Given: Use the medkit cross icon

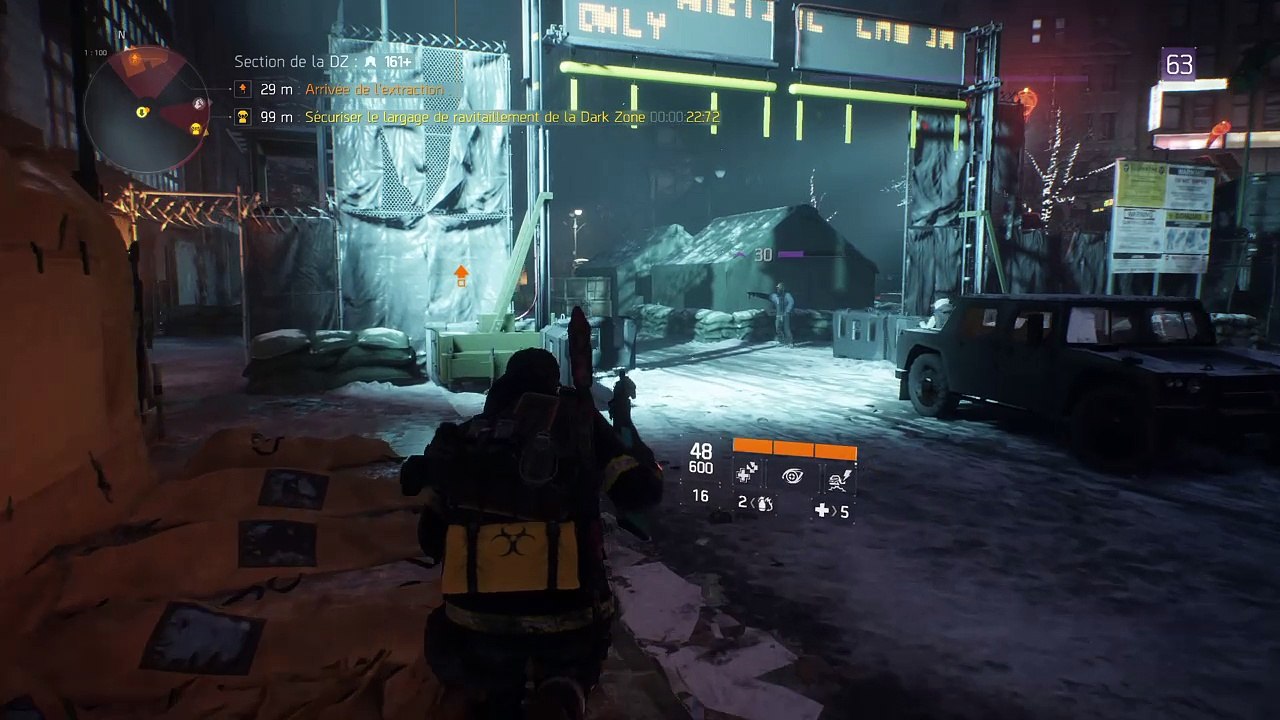Looking at the screenshot, I should tap(822, 511).
